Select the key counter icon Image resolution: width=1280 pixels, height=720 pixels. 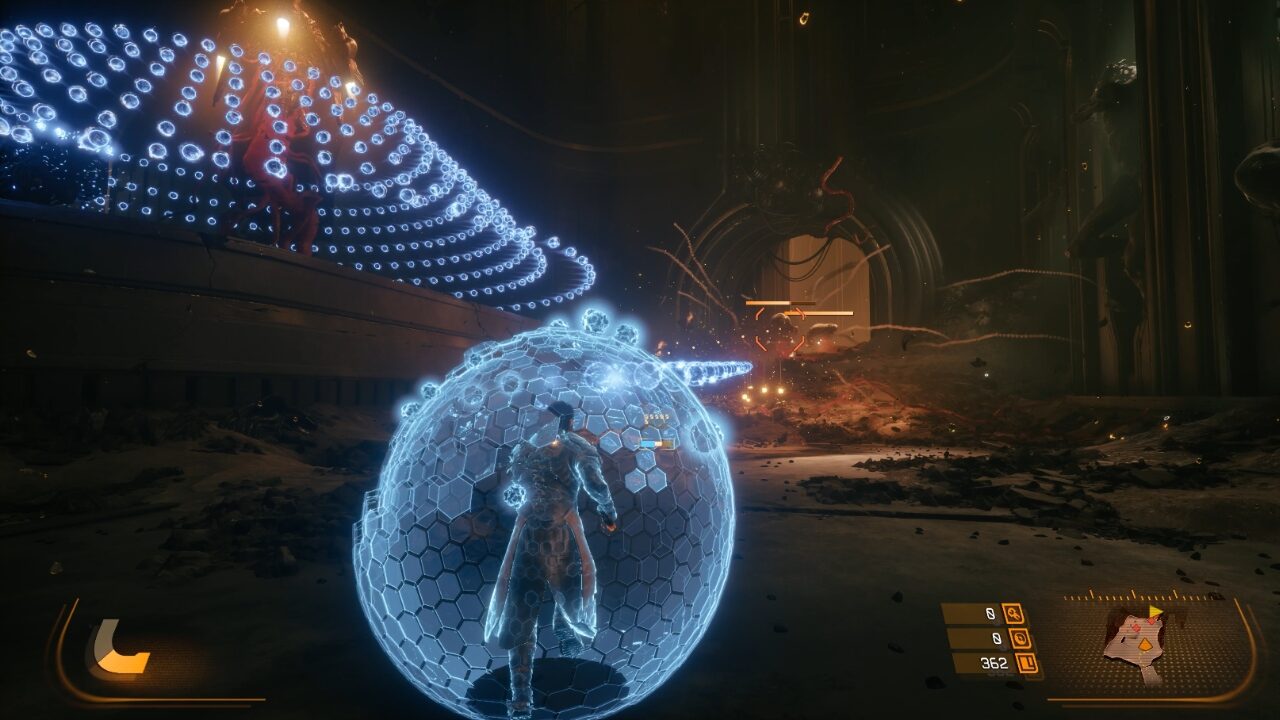(x=1013, y=613)
